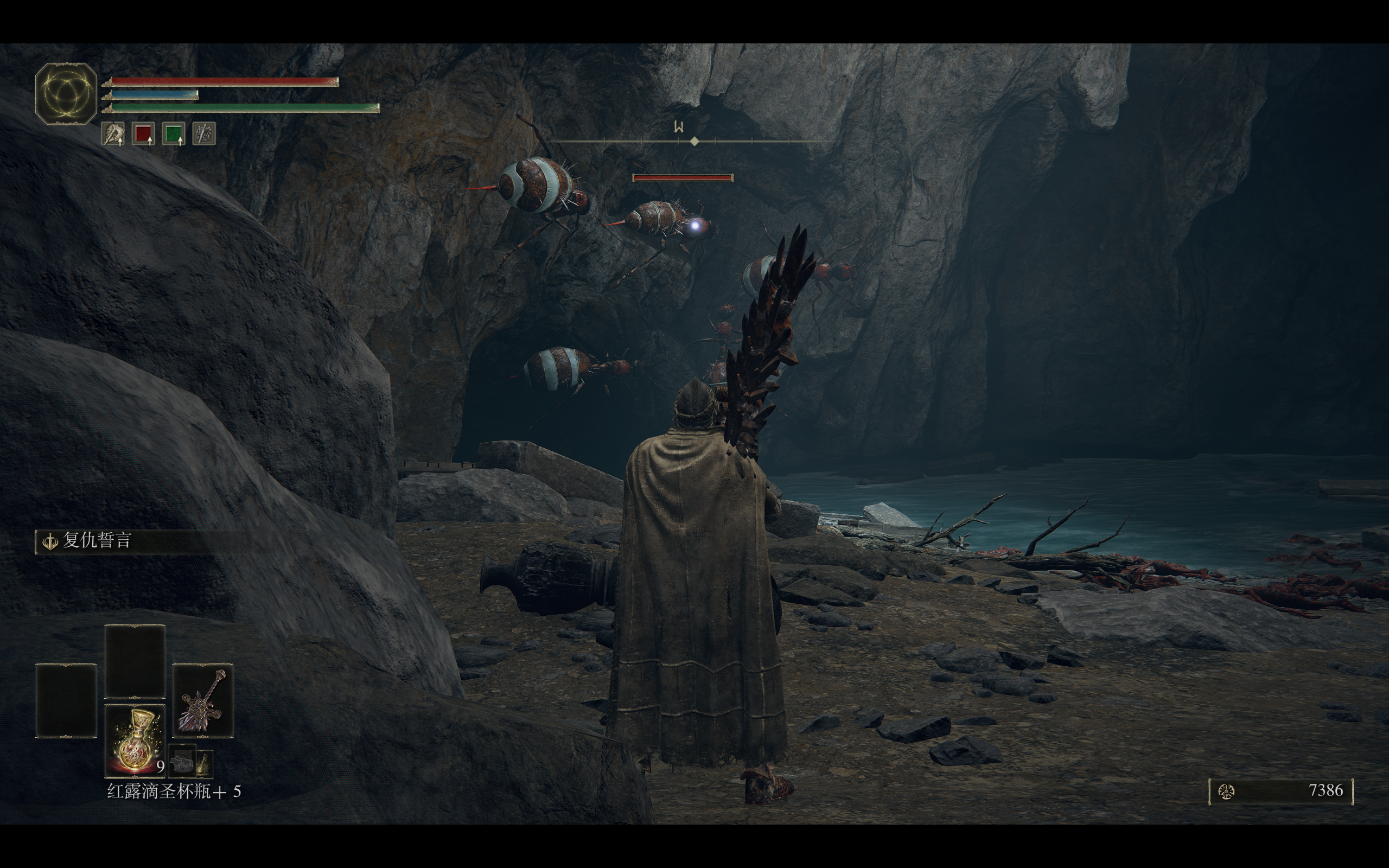Click the axe buff status icon
The image size is (1389, 868).
coord(113,134)
